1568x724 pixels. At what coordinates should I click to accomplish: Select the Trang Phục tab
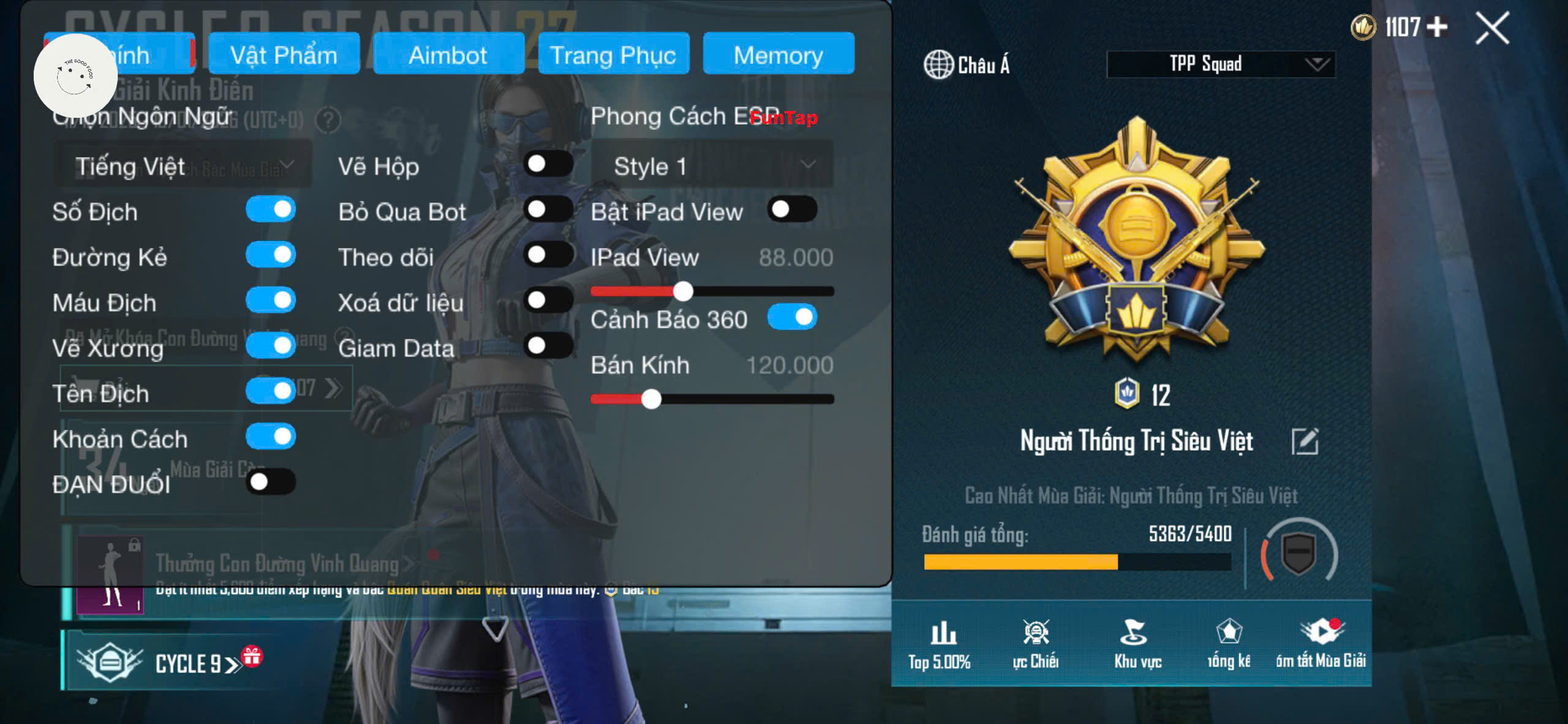613,55
